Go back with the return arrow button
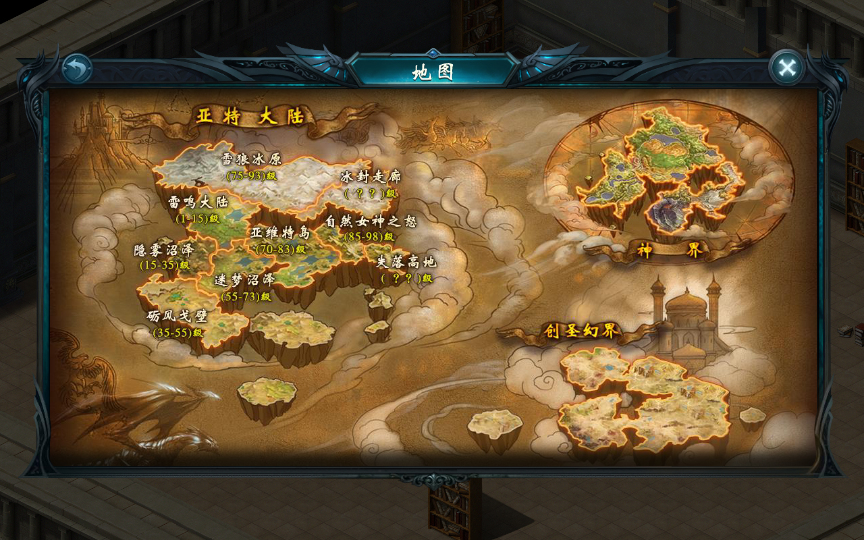Screen dimensions: 864x540 pyautogui.click(x=76, y=68)
